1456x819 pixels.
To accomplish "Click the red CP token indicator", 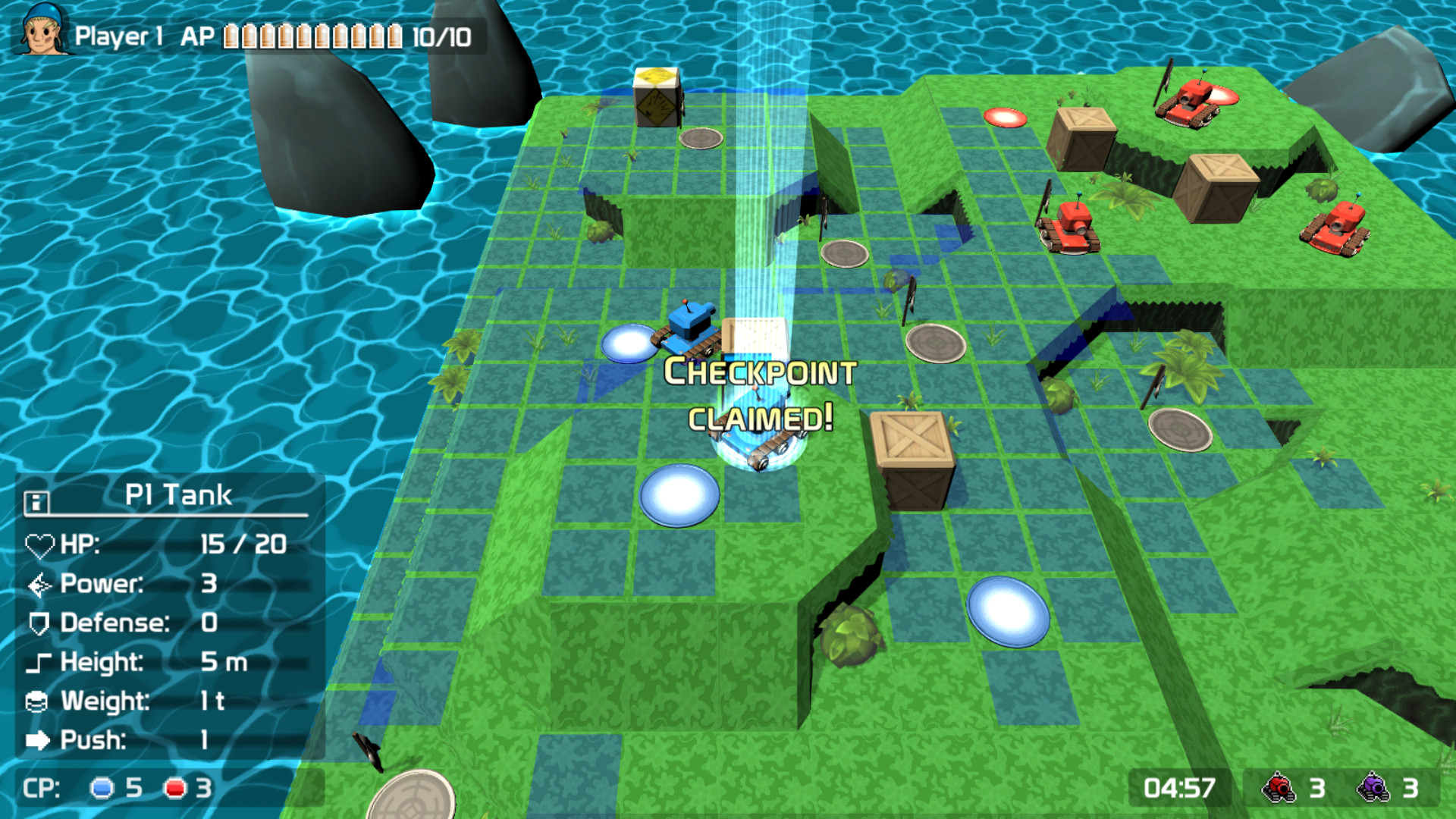I will [x=175, y=789].
